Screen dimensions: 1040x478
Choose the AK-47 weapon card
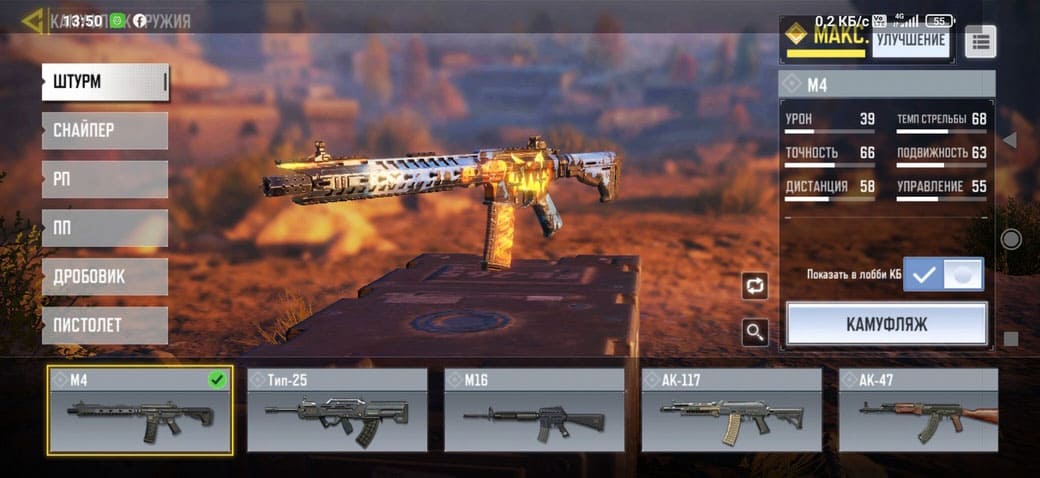pyautogui.click(x=918, y=410)
